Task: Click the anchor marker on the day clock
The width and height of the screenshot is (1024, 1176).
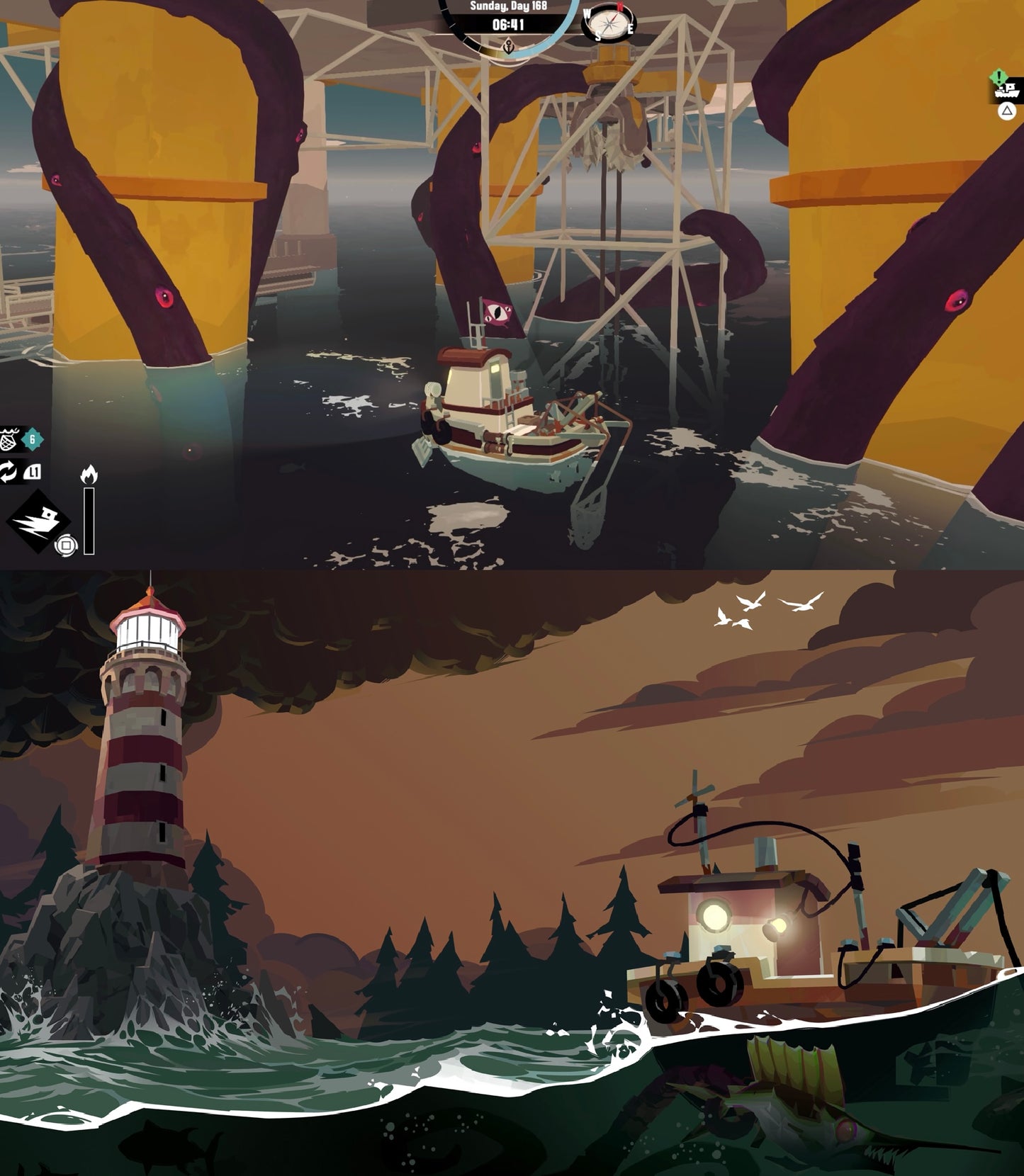Action: point(508,48)
